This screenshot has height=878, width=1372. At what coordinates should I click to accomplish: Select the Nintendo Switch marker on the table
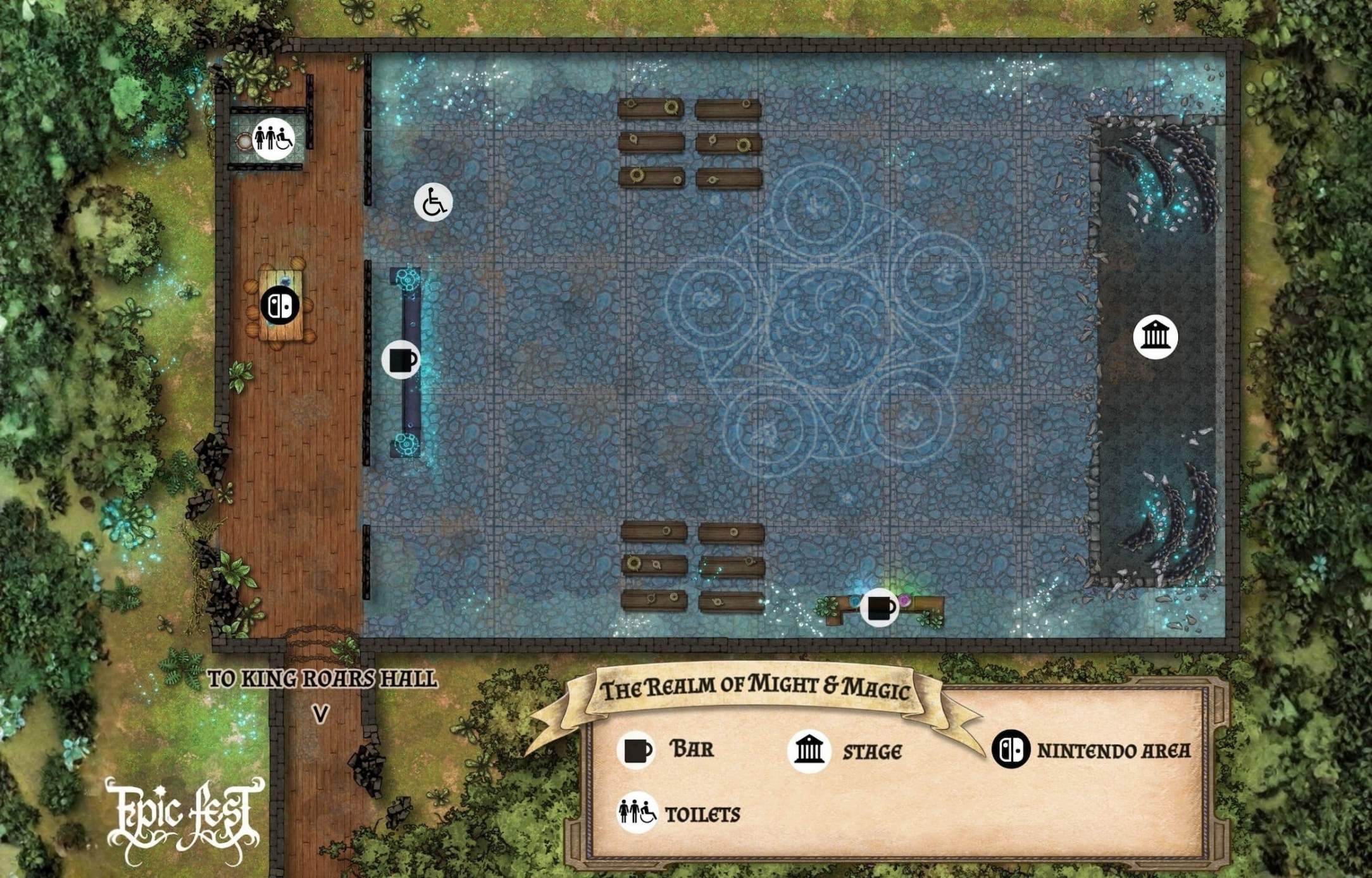point(280,306)
